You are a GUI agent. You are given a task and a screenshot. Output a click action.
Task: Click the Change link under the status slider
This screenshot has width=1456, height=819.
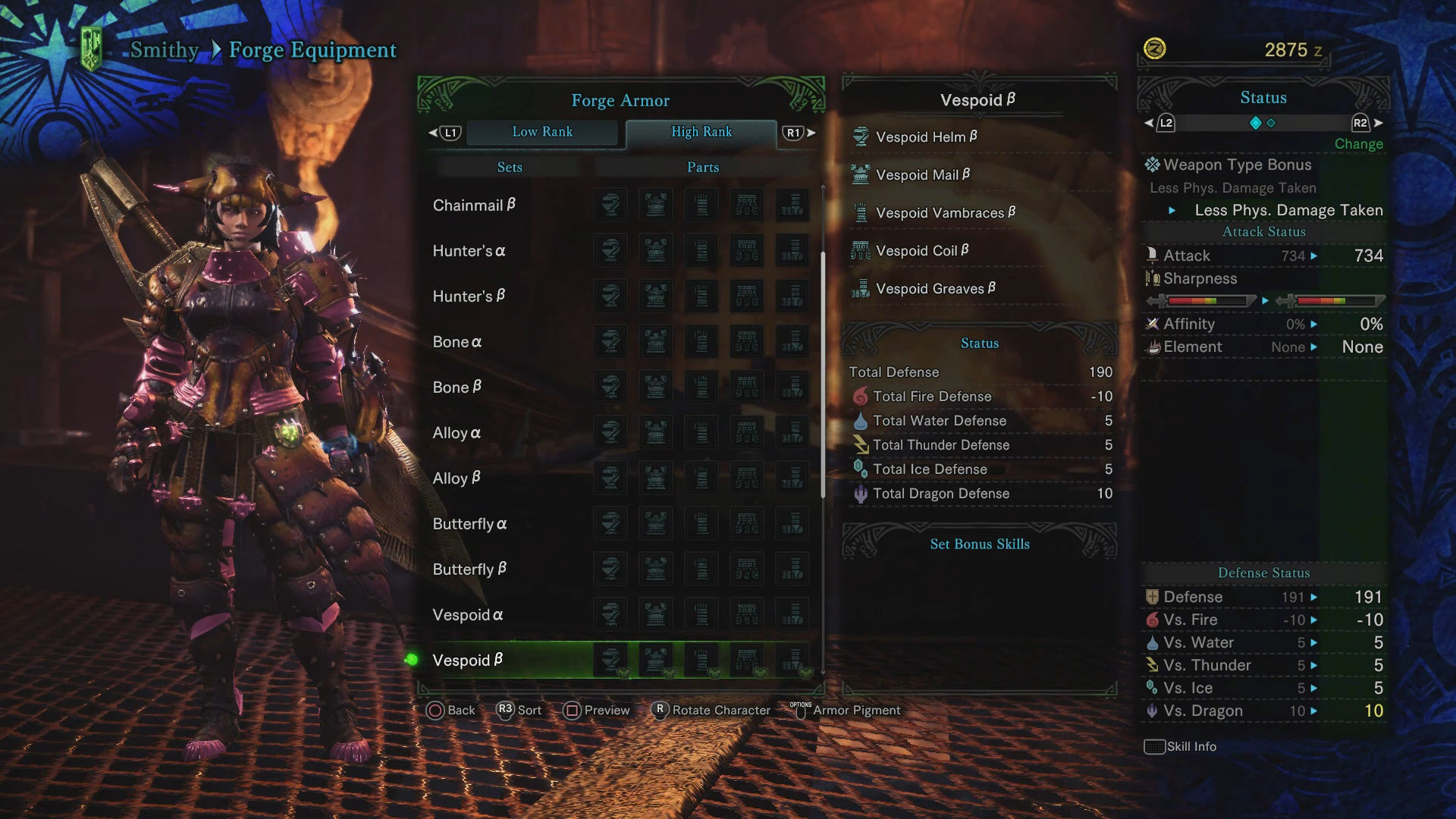point(1358,143)
